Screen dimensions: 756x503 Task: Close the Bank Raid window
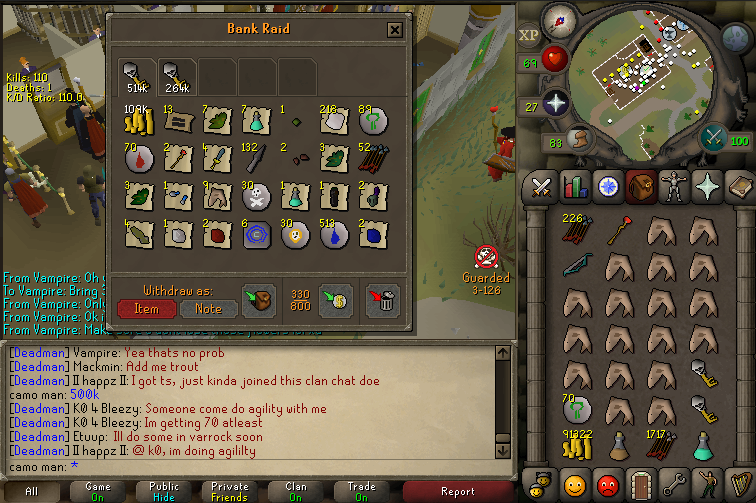pos(395,30)
